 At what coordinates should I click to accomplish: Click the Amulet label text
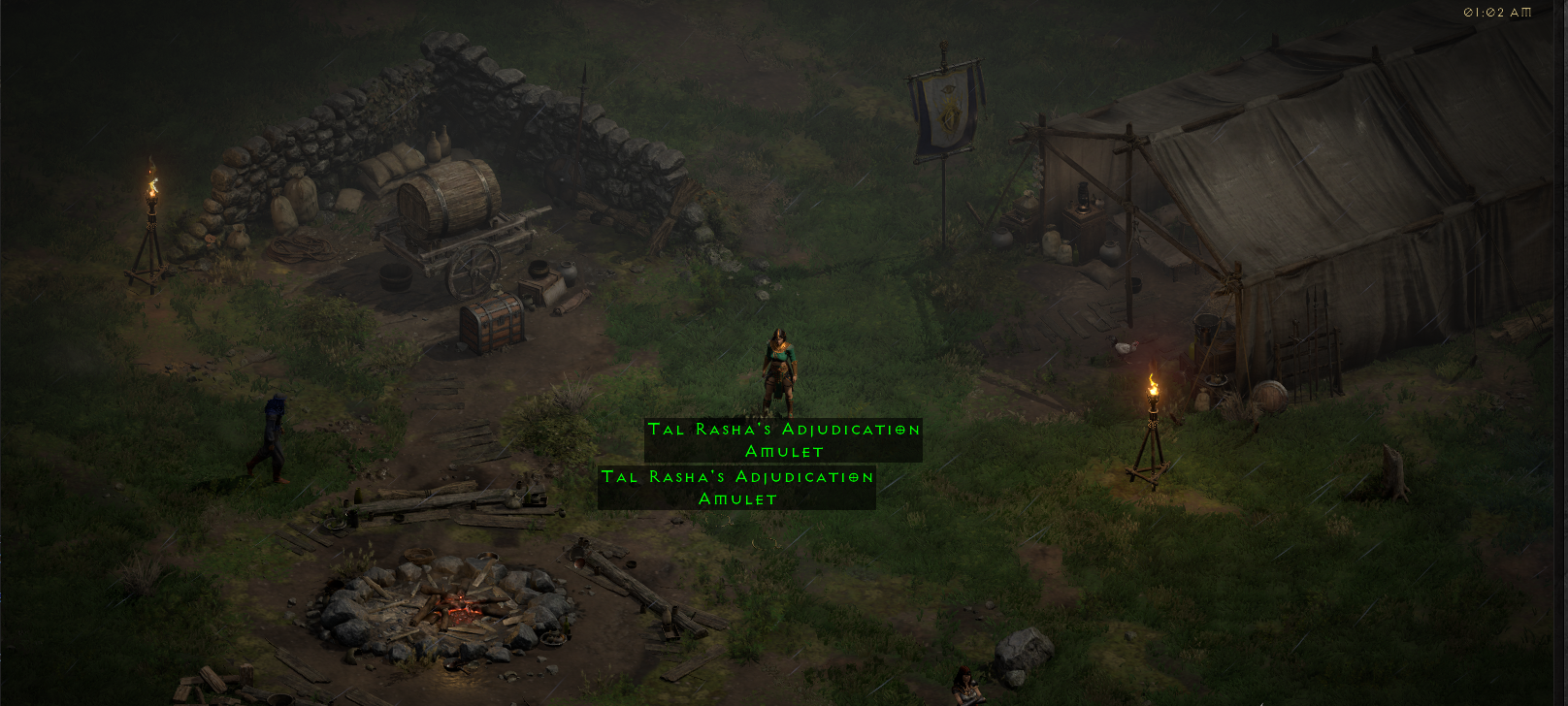(x=784, y=451)
